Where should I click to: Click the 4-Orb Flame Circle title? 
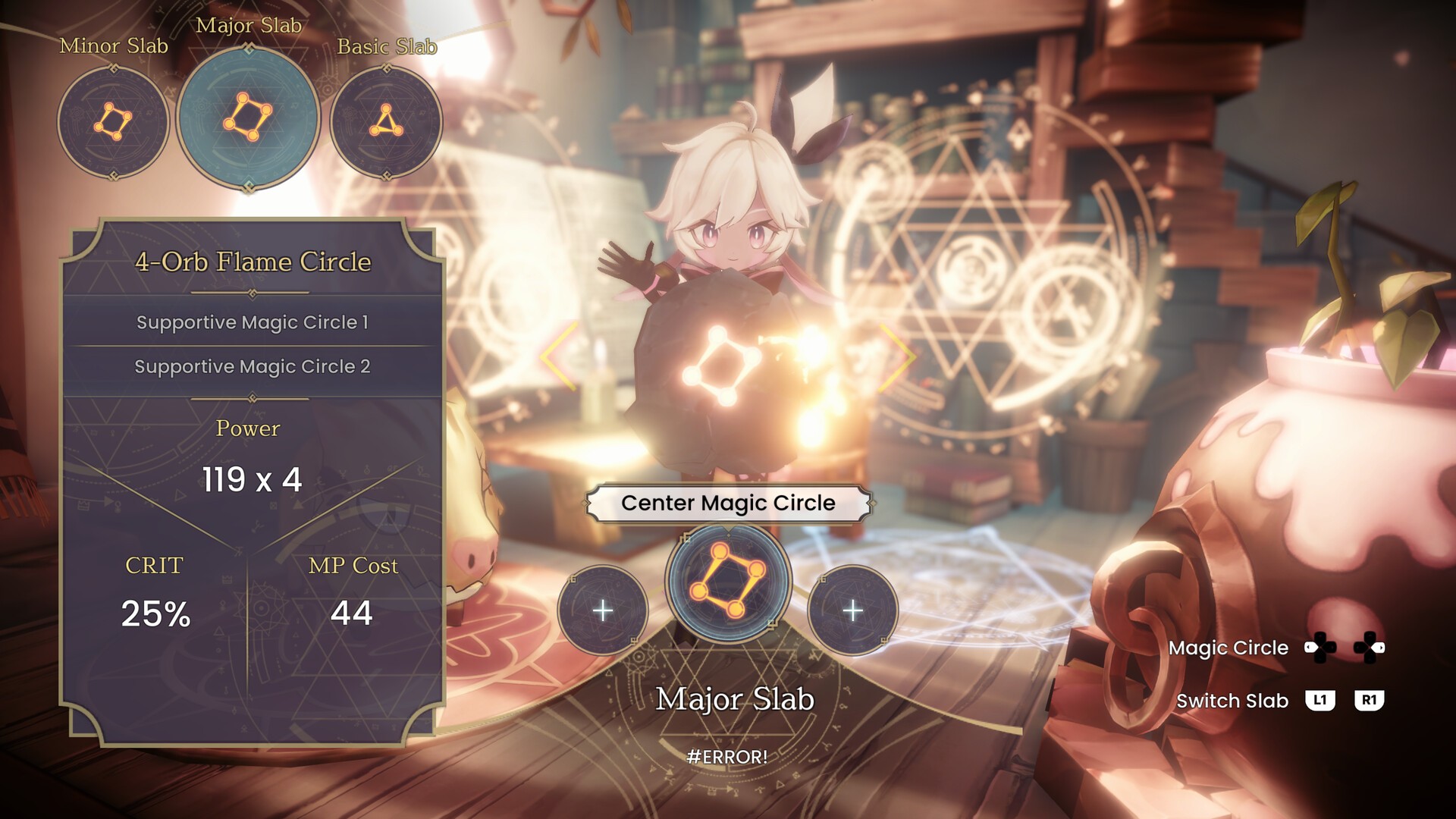[252, 261]
